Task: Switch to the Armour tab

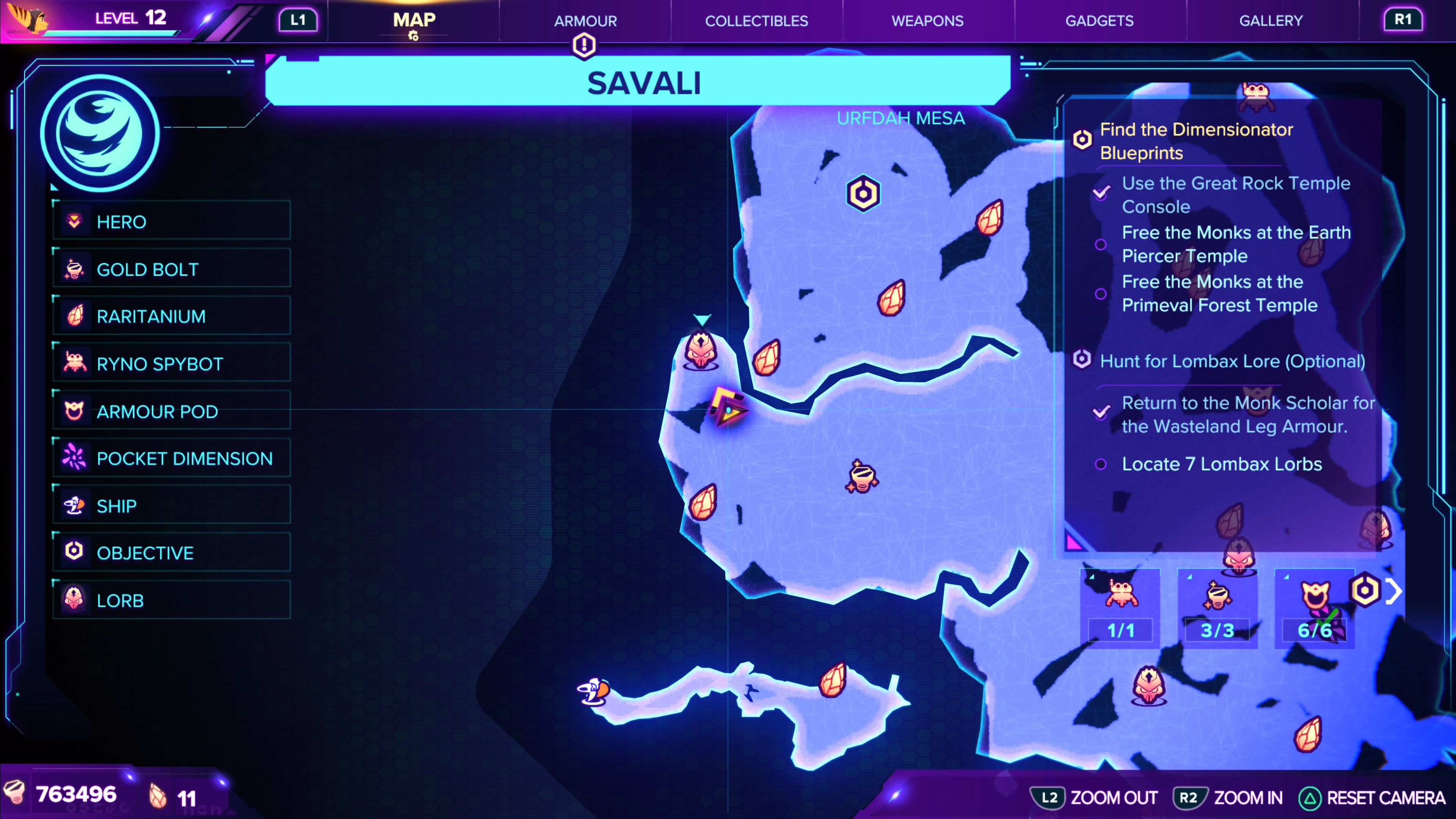Action: (585, 21)
